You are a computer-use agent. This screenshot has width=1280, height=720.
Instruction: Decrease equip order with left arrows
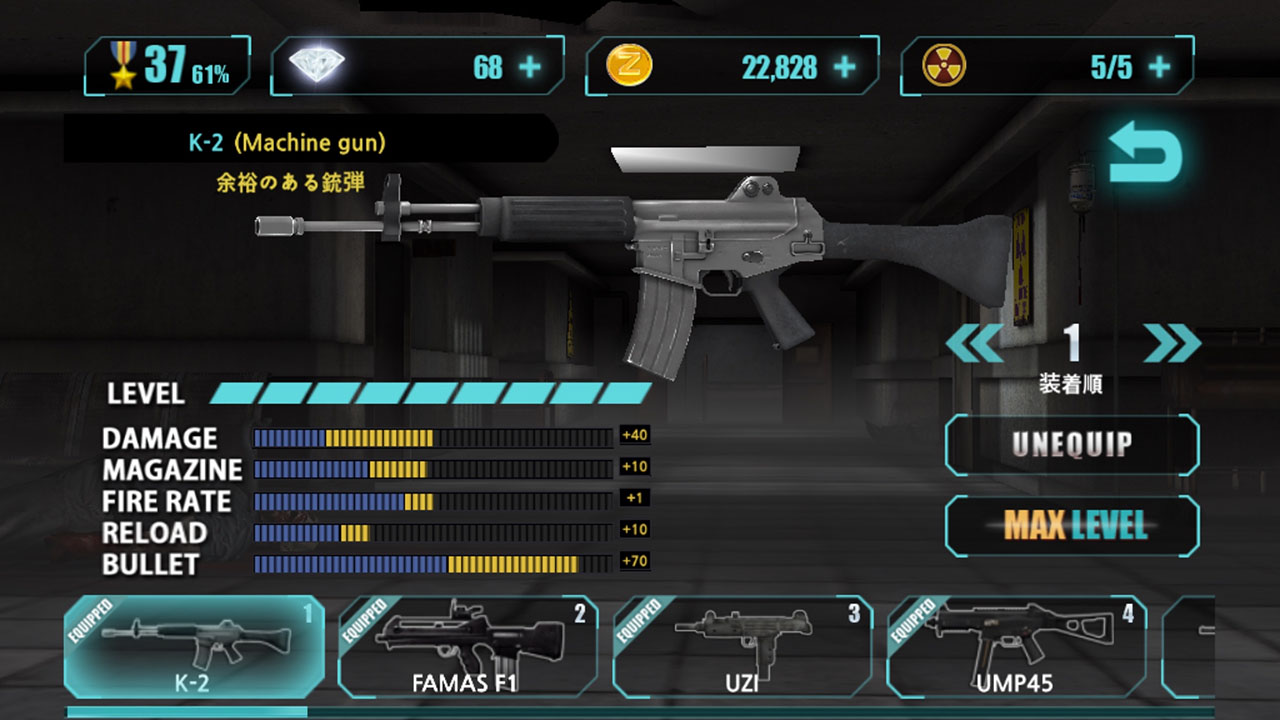tap(973, 344)
